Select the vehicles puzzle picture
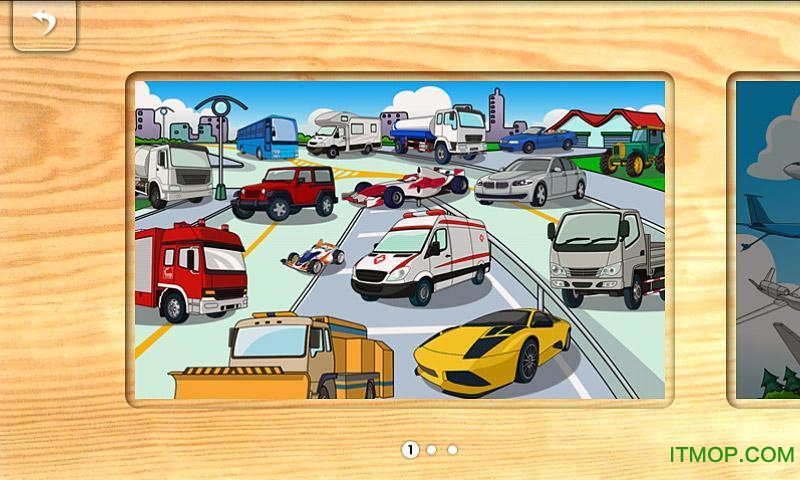Viewport: 800px width, 480px height. point(400,240)
